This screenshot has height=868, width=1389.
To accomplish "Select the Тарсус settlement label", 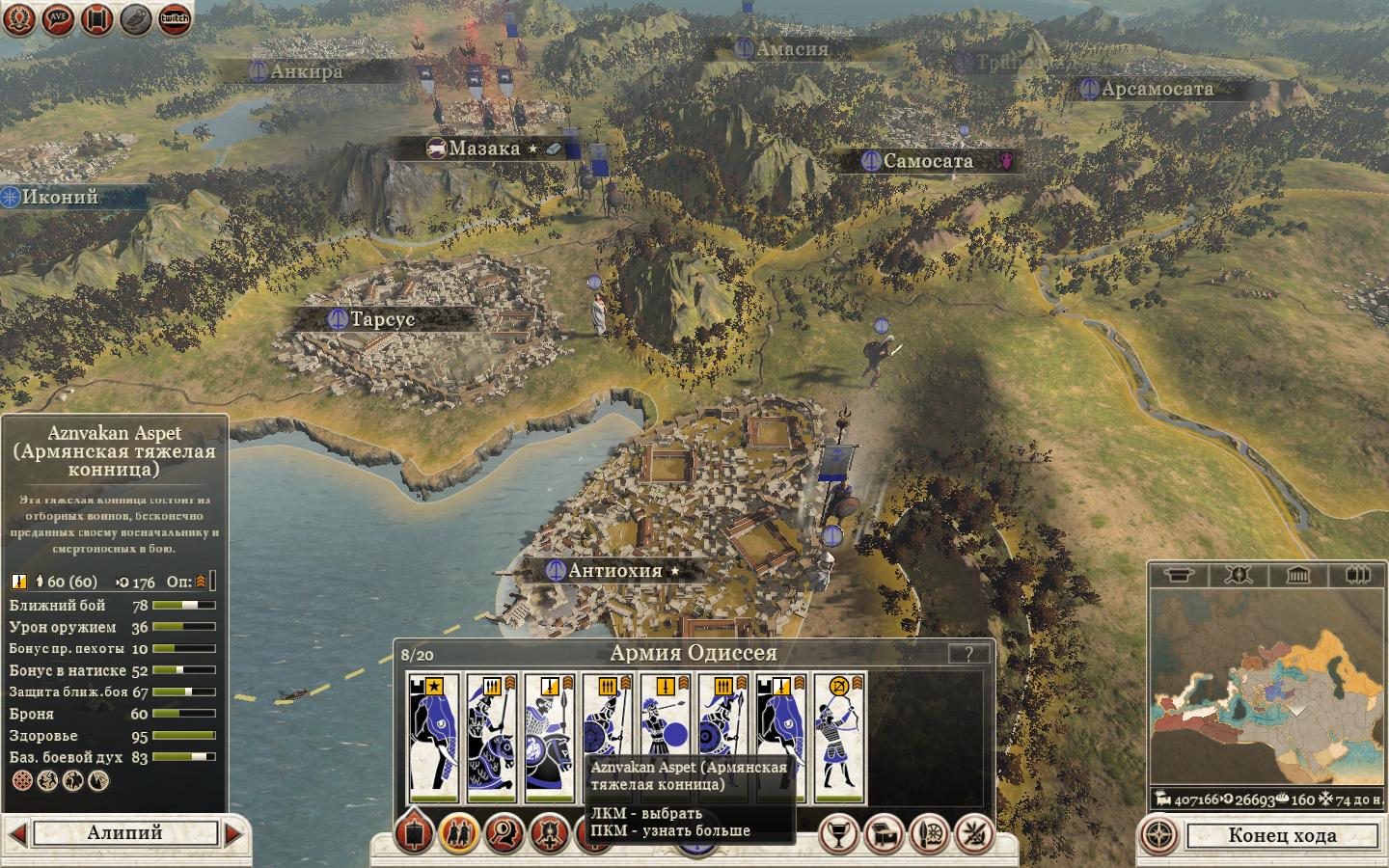I will point(382,319).
